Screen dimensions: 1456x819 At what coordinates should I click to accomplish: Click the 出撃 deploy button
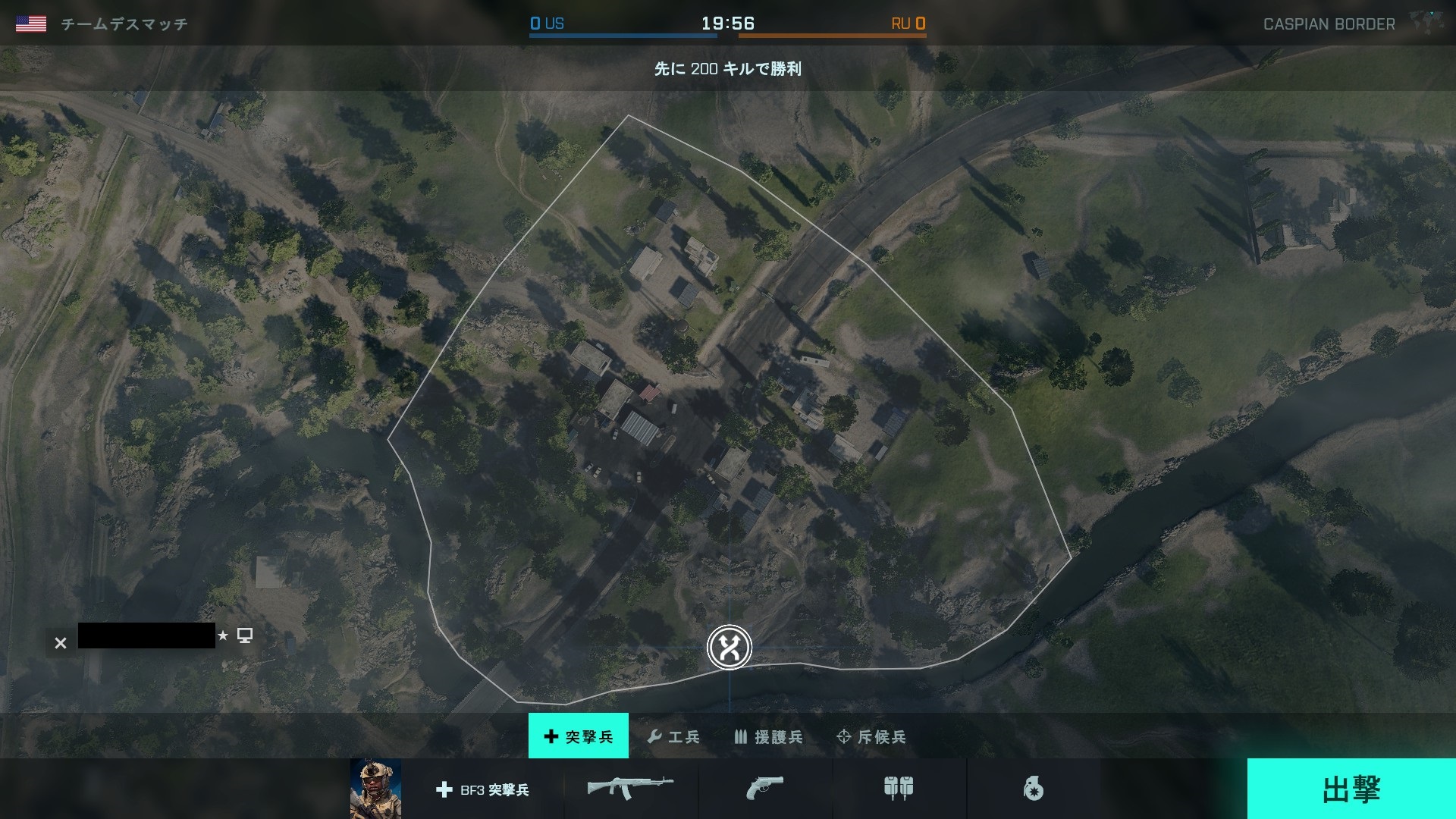pyautogui.click(x=1351, y=789)
